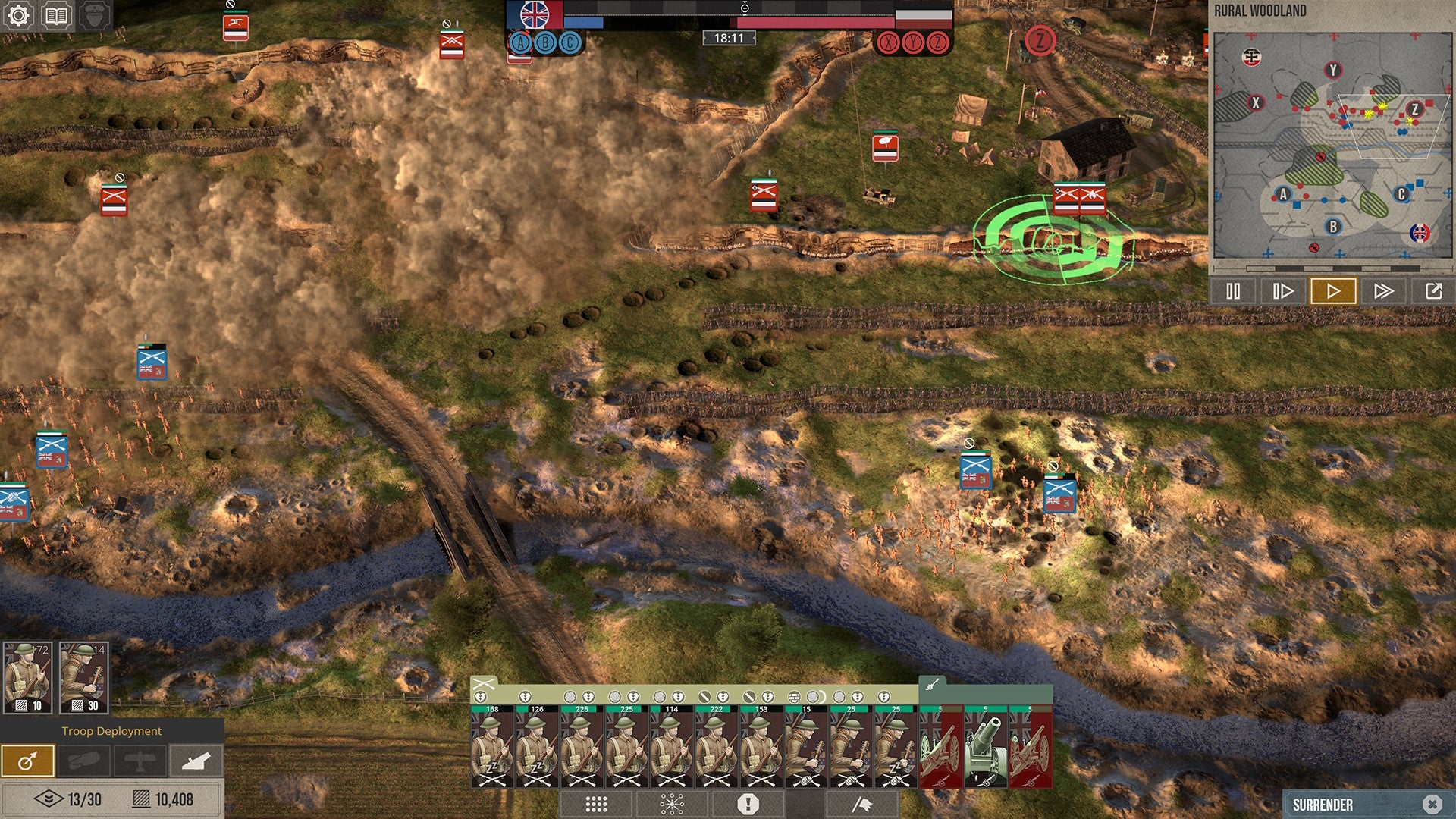The height and width of the screenshot is (819, 1456).
Task: Select the scatter formation icon
Action: click(x=673, y=804)
